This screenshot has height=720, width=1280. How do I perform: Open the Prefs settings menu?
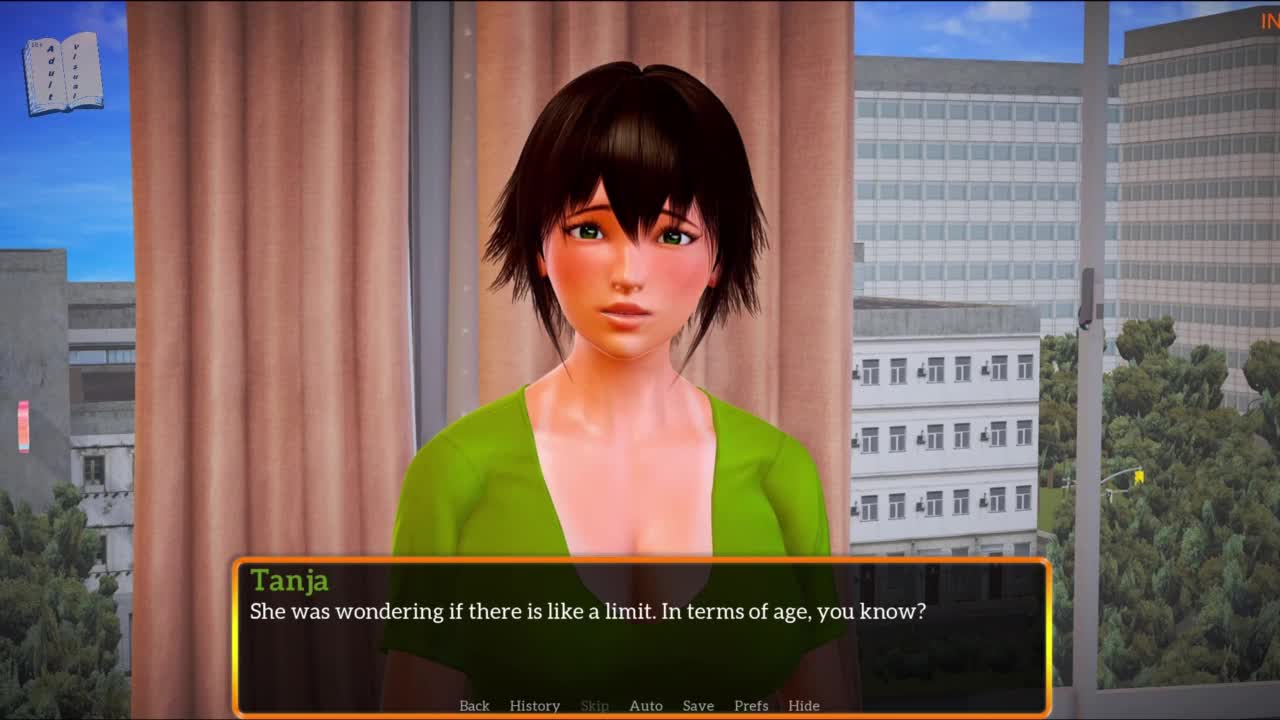(751, 705)
